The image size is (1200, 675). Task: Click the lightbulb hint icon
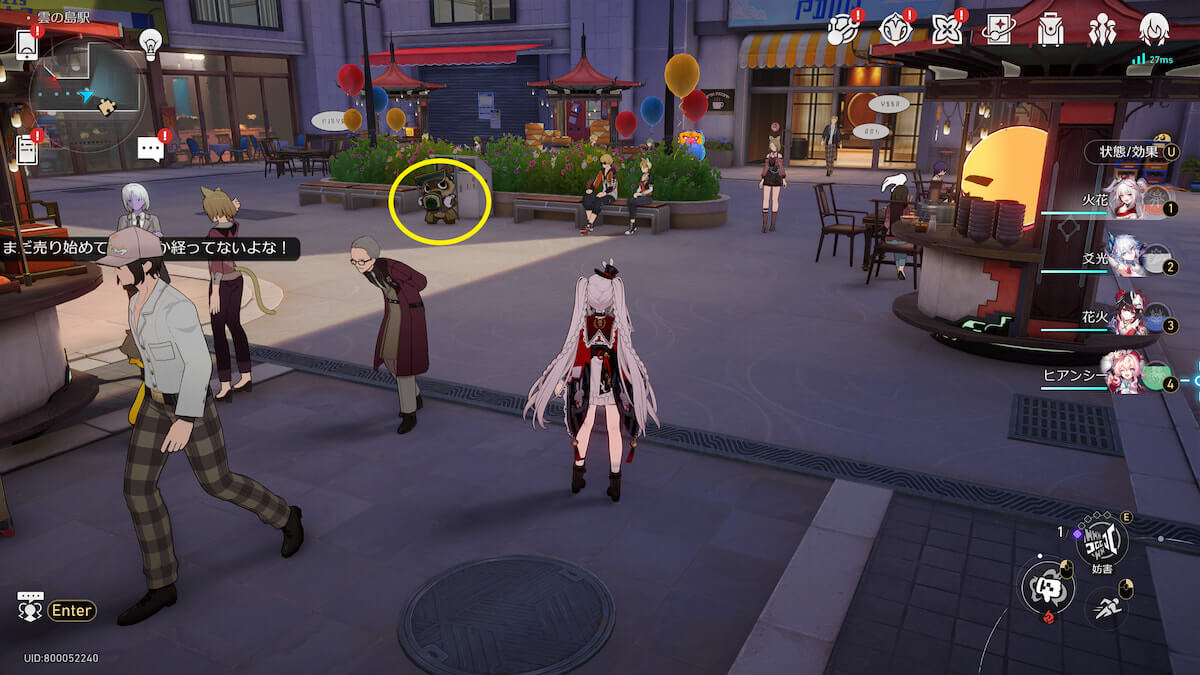click(x=150, y=43)
